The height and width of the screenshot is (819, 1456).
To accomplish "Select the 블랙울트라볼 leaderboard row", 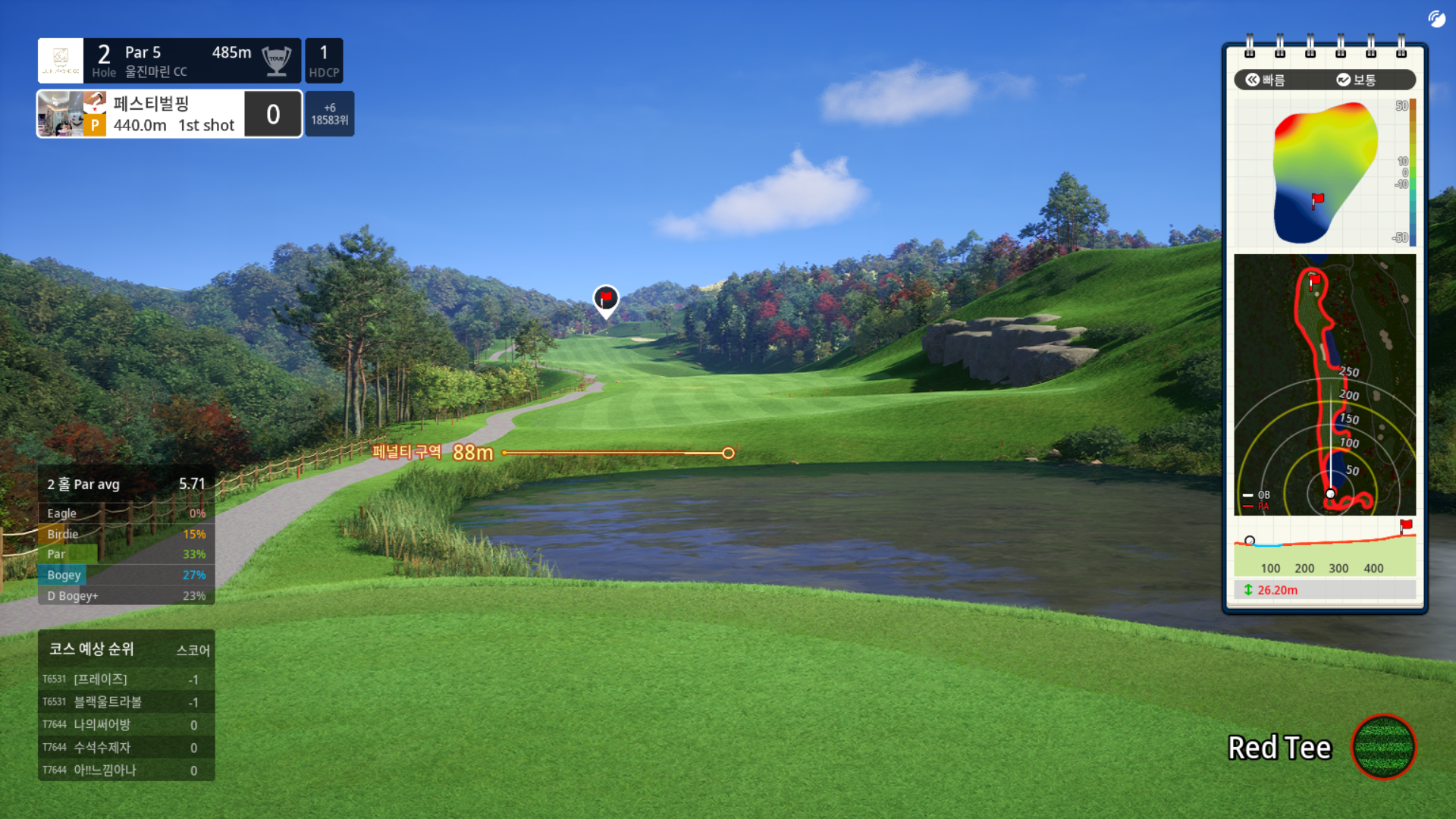I will pos(126,702).
